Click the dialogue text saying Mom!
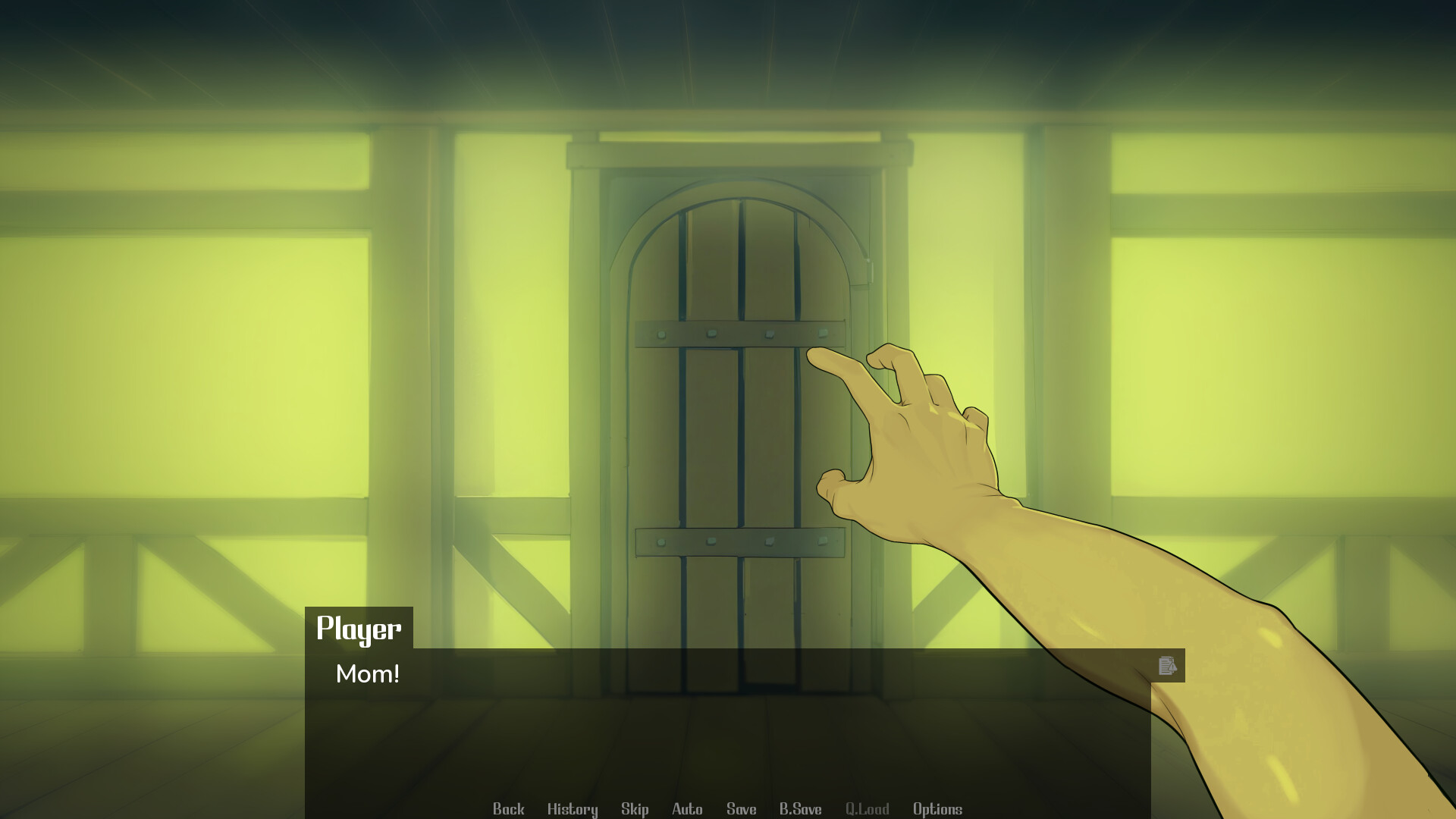 368,674
